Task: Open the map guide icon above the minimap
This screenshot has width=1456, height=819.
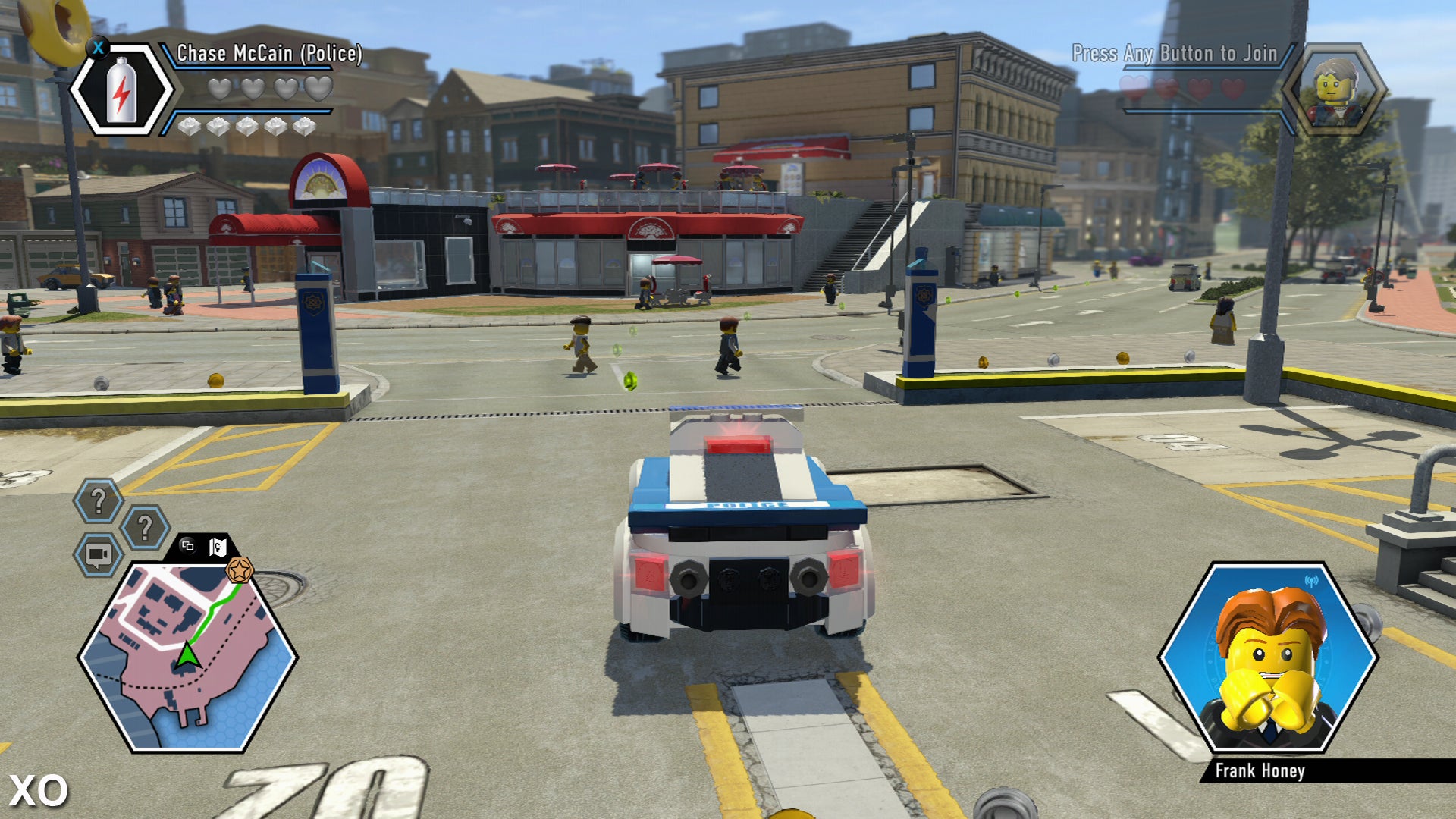Action: (x=218, y=546)
